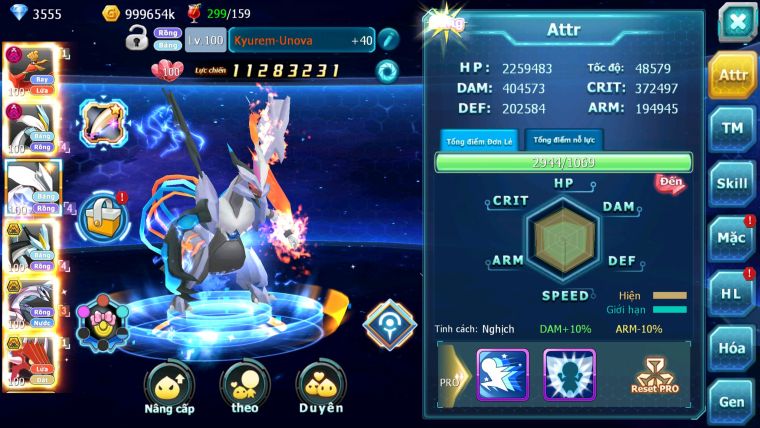Click the circular refresh icon beside power

pyautogui.click(x=387, y=71)
